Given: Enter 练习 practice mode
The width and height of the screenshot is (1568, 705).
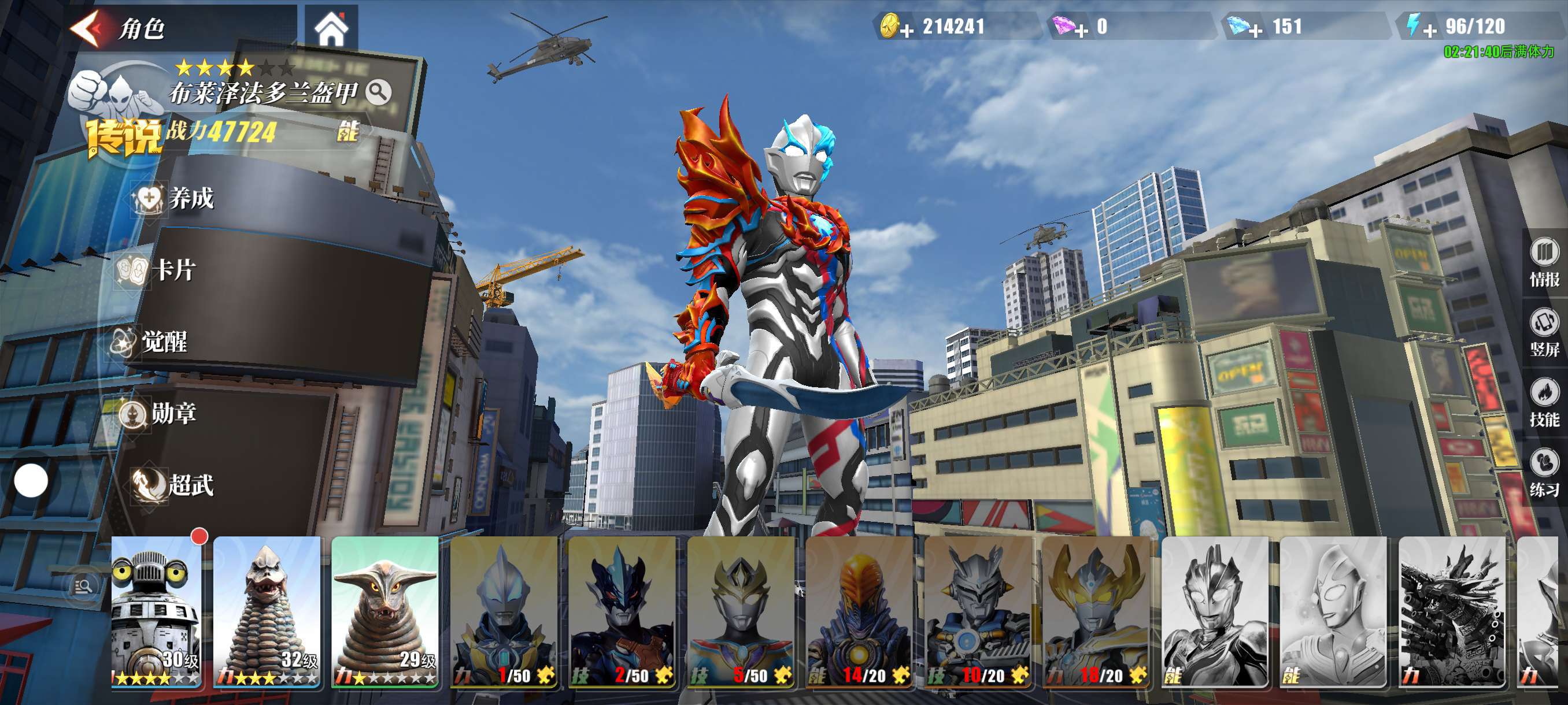Looking at the screenshot, I should tap(1544, 473).
